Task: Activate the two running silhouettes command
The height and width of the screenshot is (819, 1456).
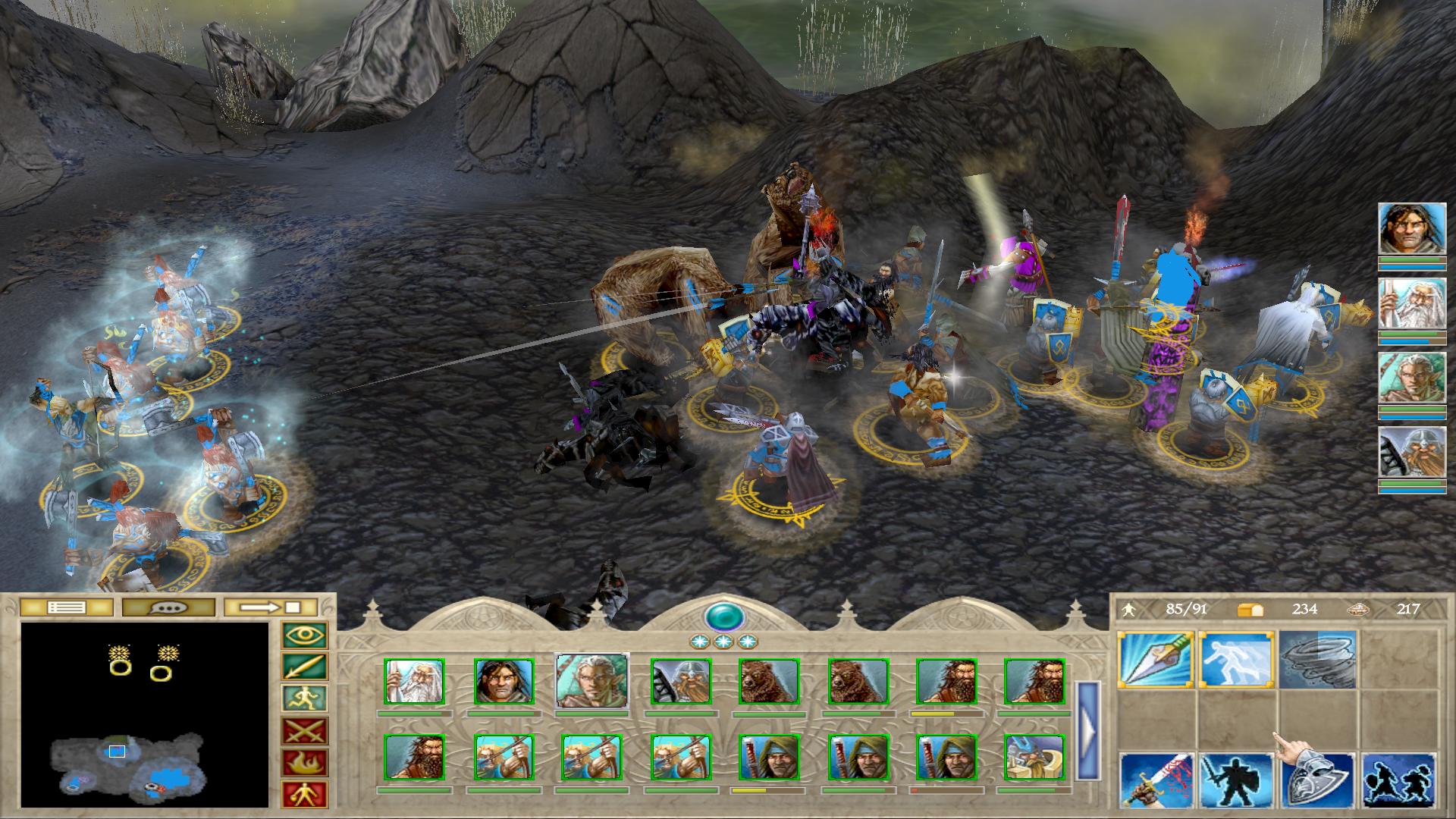Action: 1398,780
